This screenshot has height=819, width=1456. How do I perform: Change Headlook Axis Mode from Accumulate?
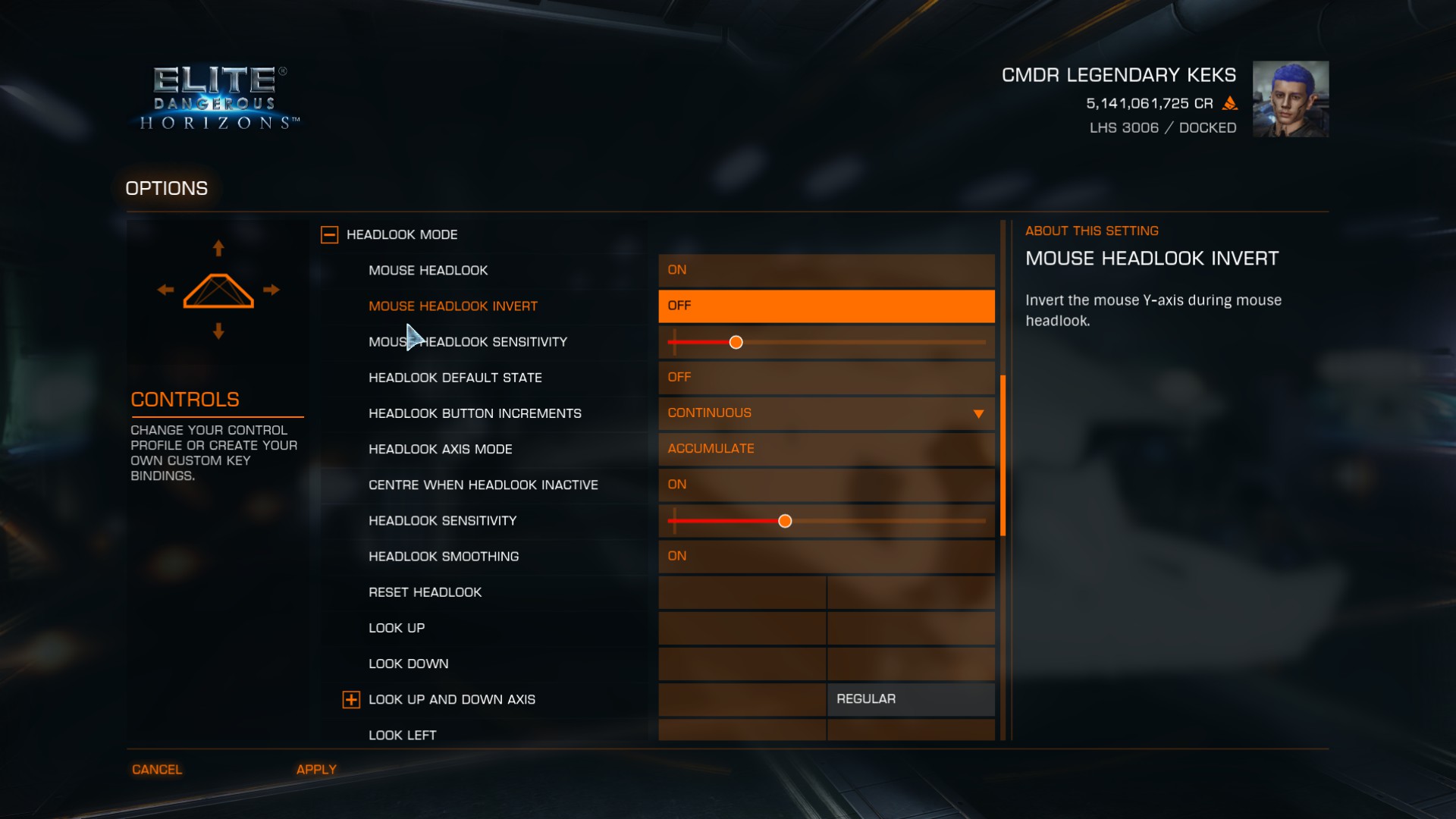click(x=826, y=449)
